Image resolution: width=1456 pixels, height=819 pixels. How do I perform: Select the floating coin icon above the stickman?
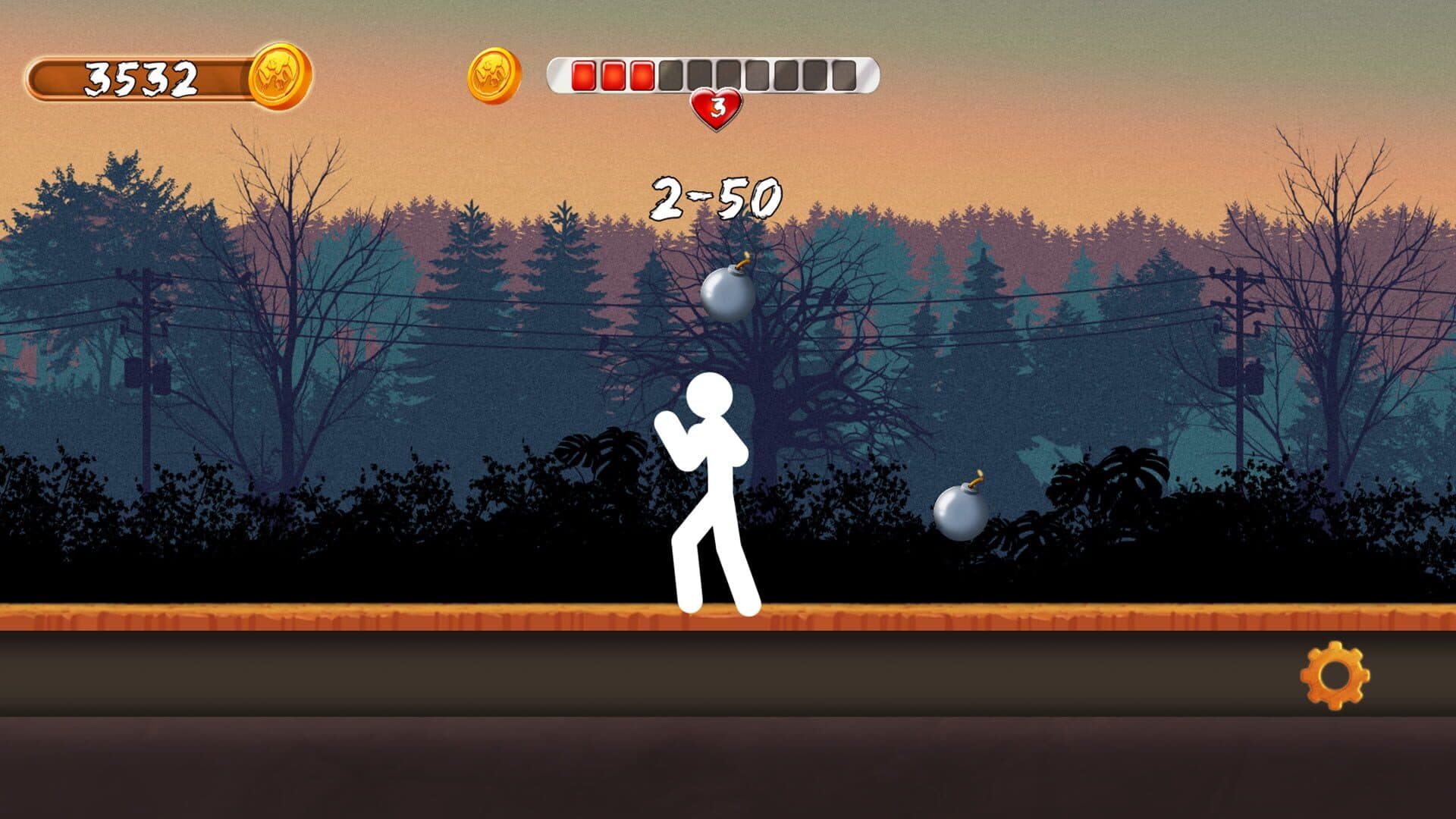(x=494, y=77)
